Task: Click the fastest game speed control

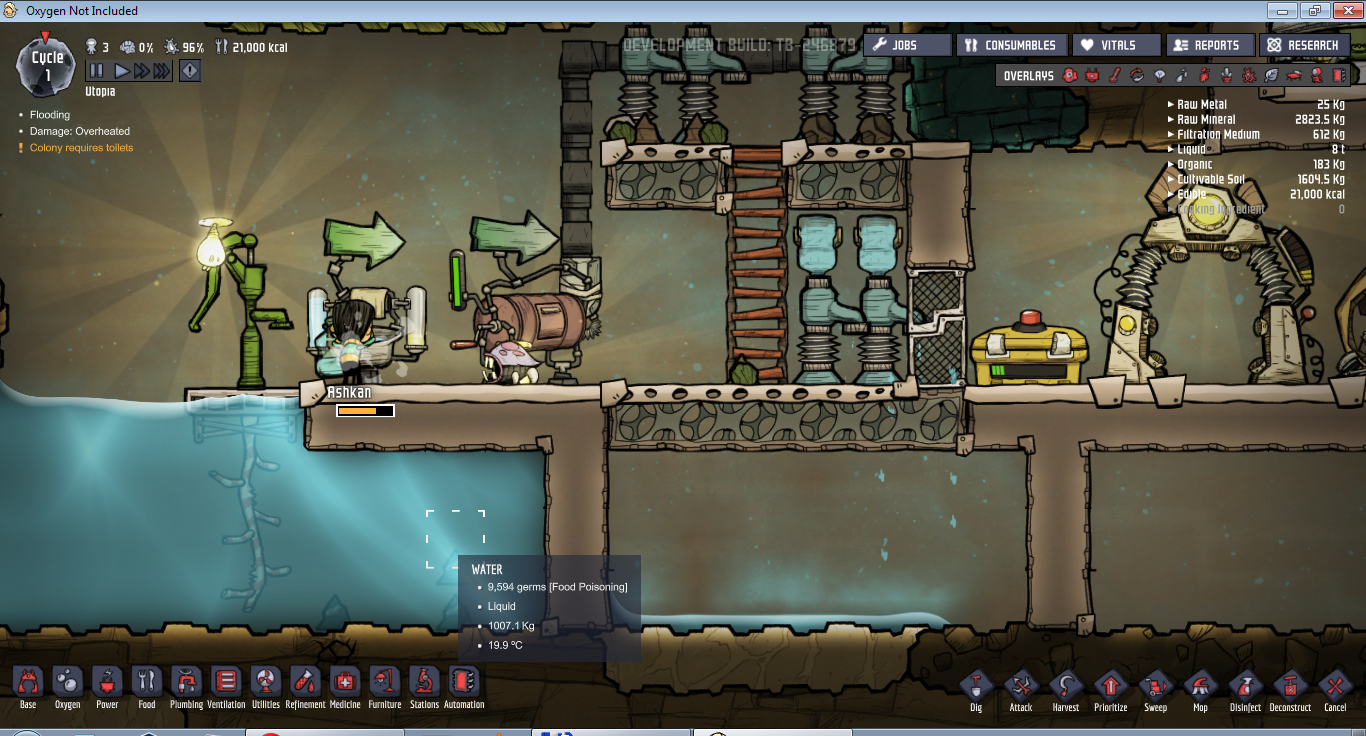Action: [x=161, y=70]
